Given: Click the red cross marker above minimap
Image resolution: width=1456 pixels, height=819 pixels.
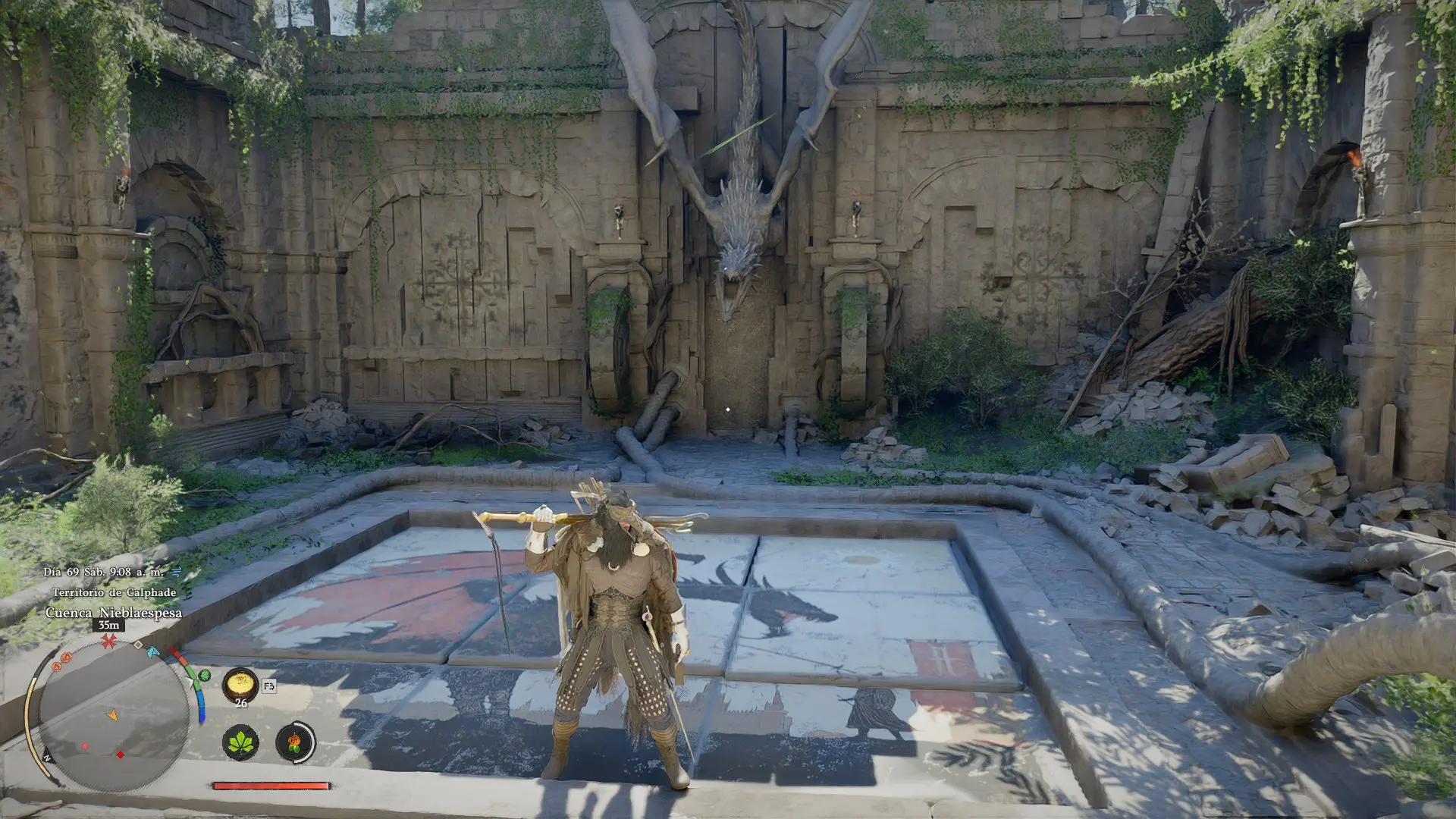Looking at the screenshot, I should click(x=109, y=642).
